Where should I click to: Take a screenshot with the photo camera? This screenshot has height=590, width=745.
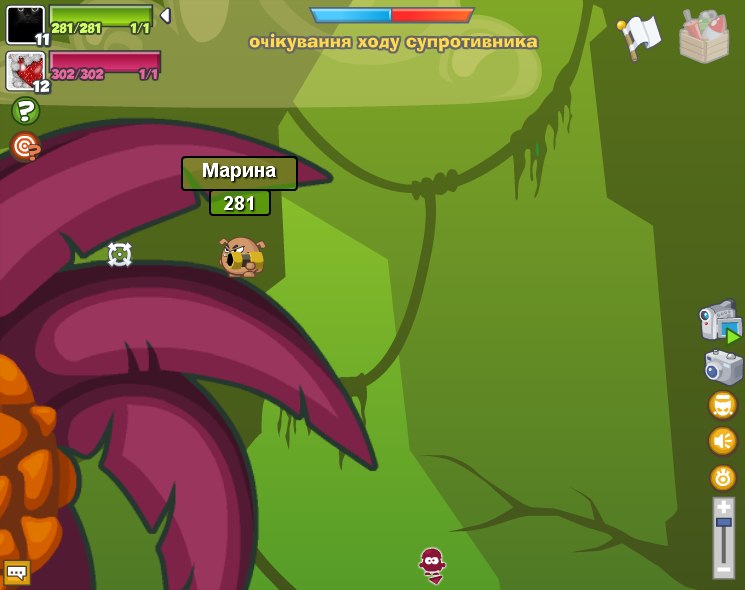click(x=723, y=367)
